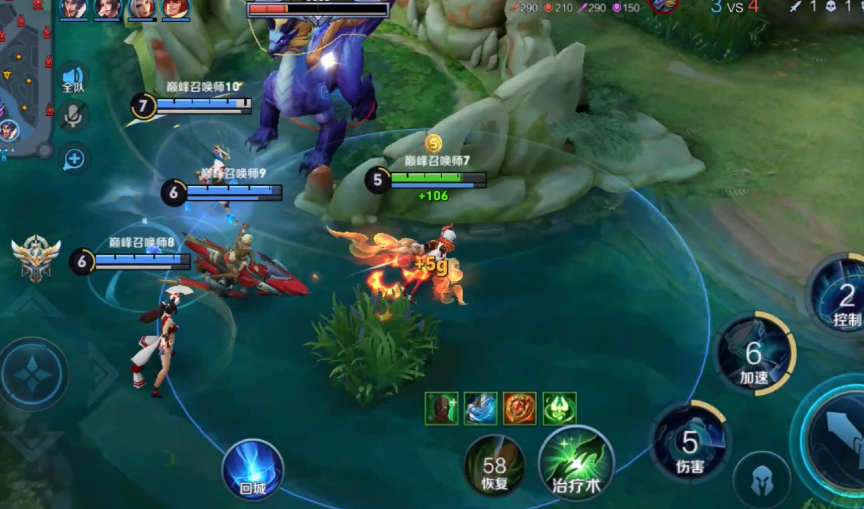Select the red masked face buff icon
864x509 pixels.
(x=441, y=408)
